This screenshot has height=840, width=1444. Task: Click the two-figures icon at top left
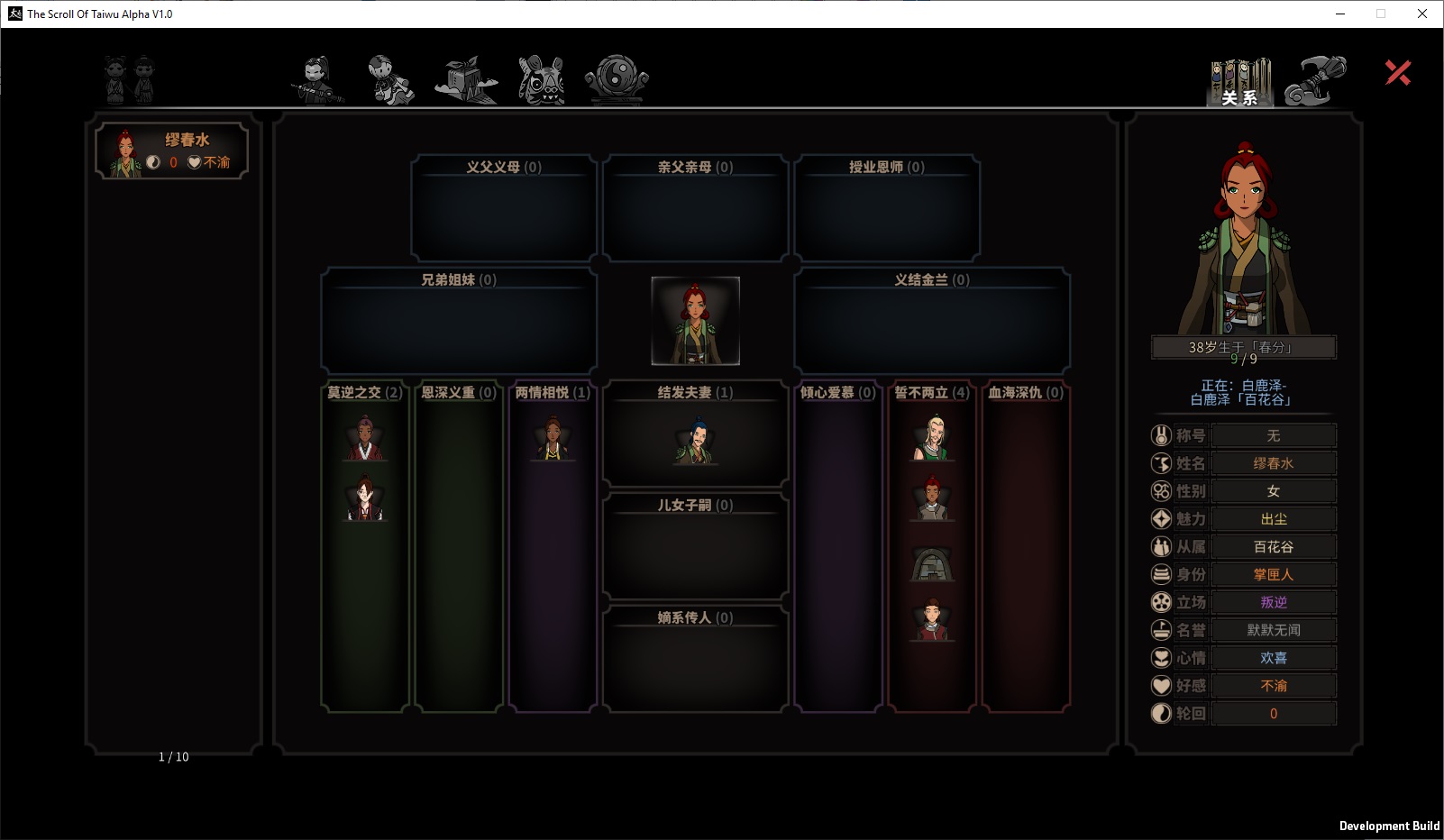point(130,79)
